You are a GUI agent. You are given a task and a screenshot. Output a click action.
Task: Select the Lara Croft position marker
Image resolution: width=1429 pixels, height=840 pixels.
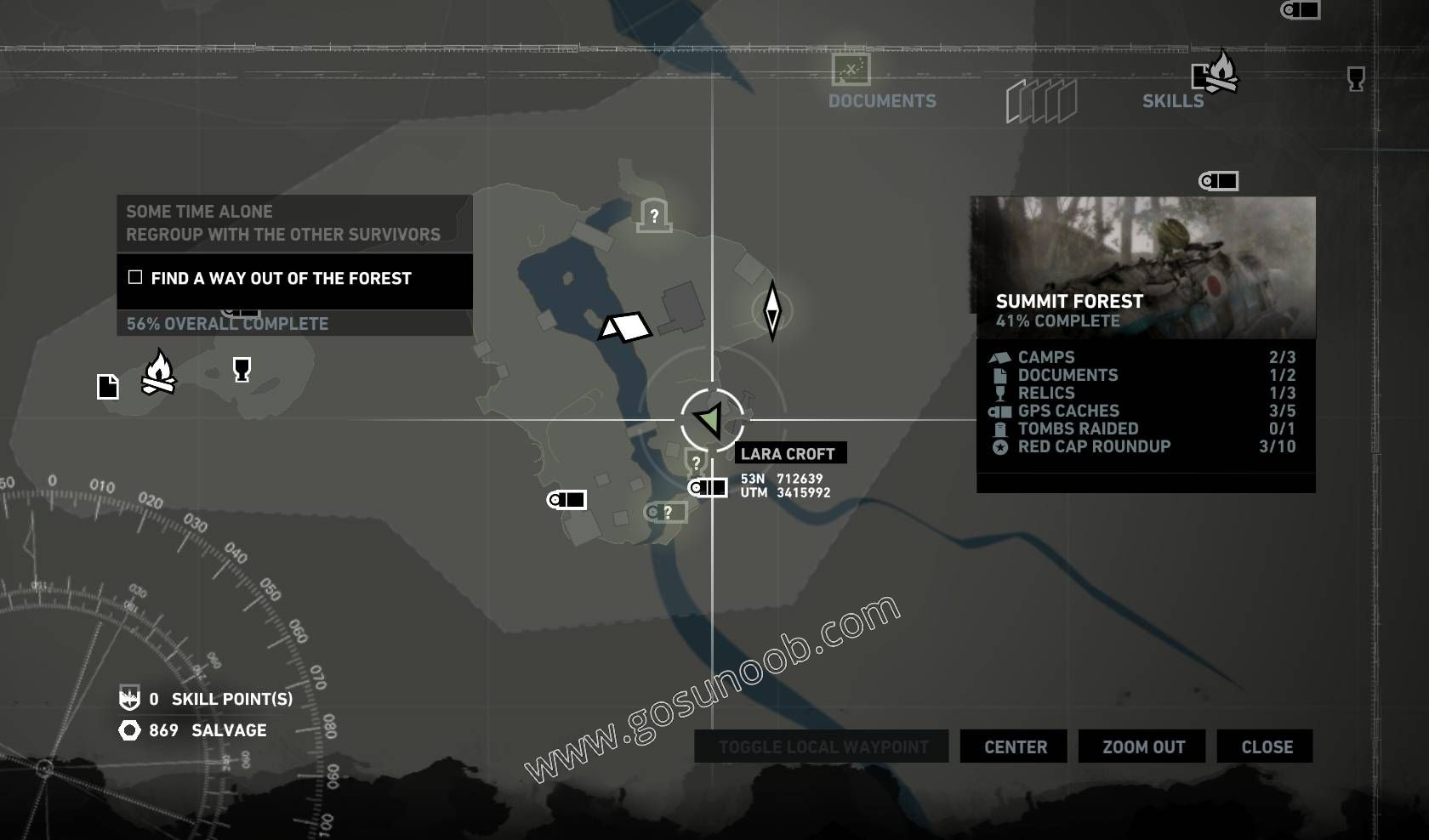(x=711, y=418)
